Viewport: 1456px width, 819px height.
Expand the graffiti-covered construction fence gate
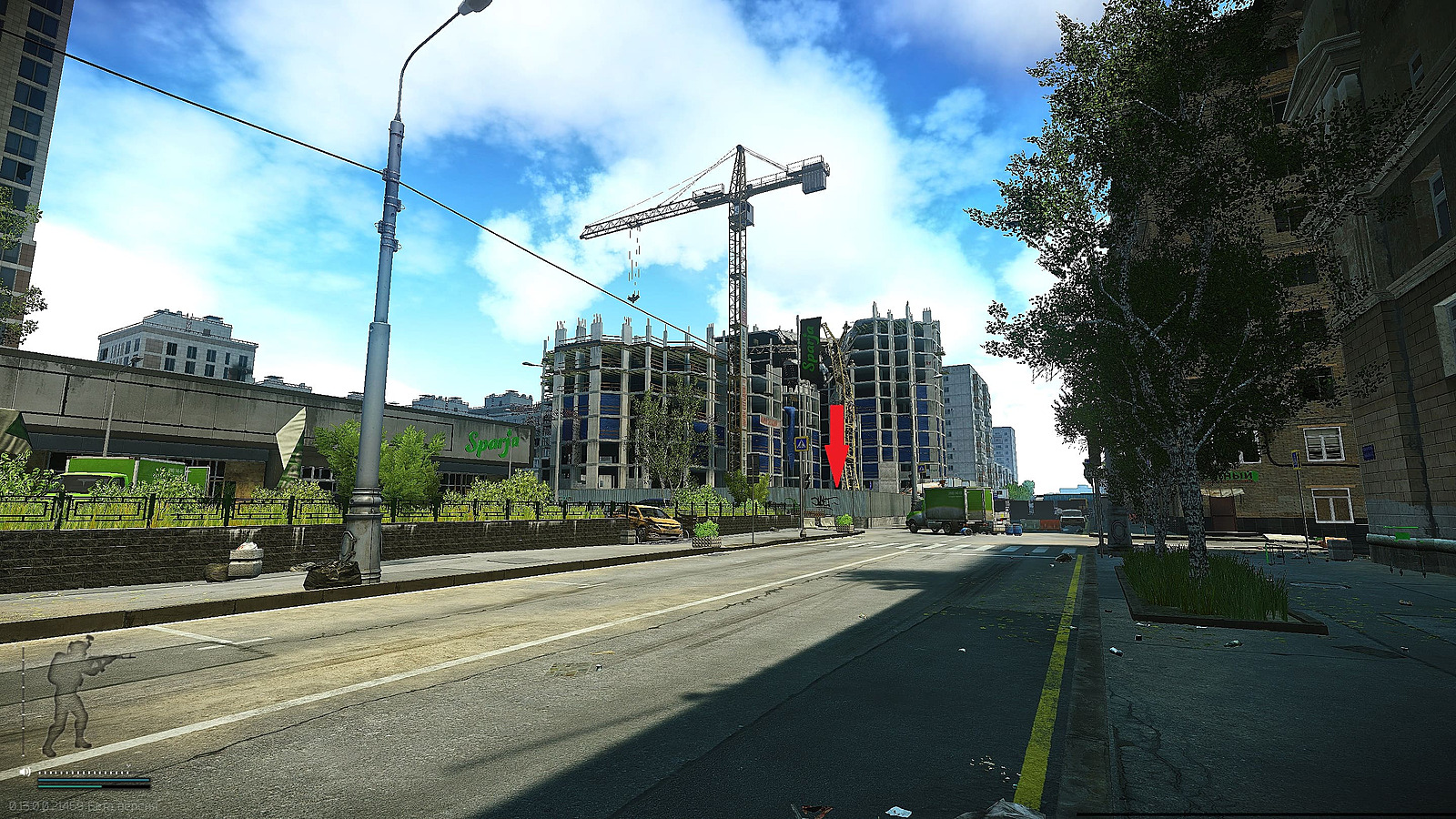pyautogui.click(x=825, y=500)
